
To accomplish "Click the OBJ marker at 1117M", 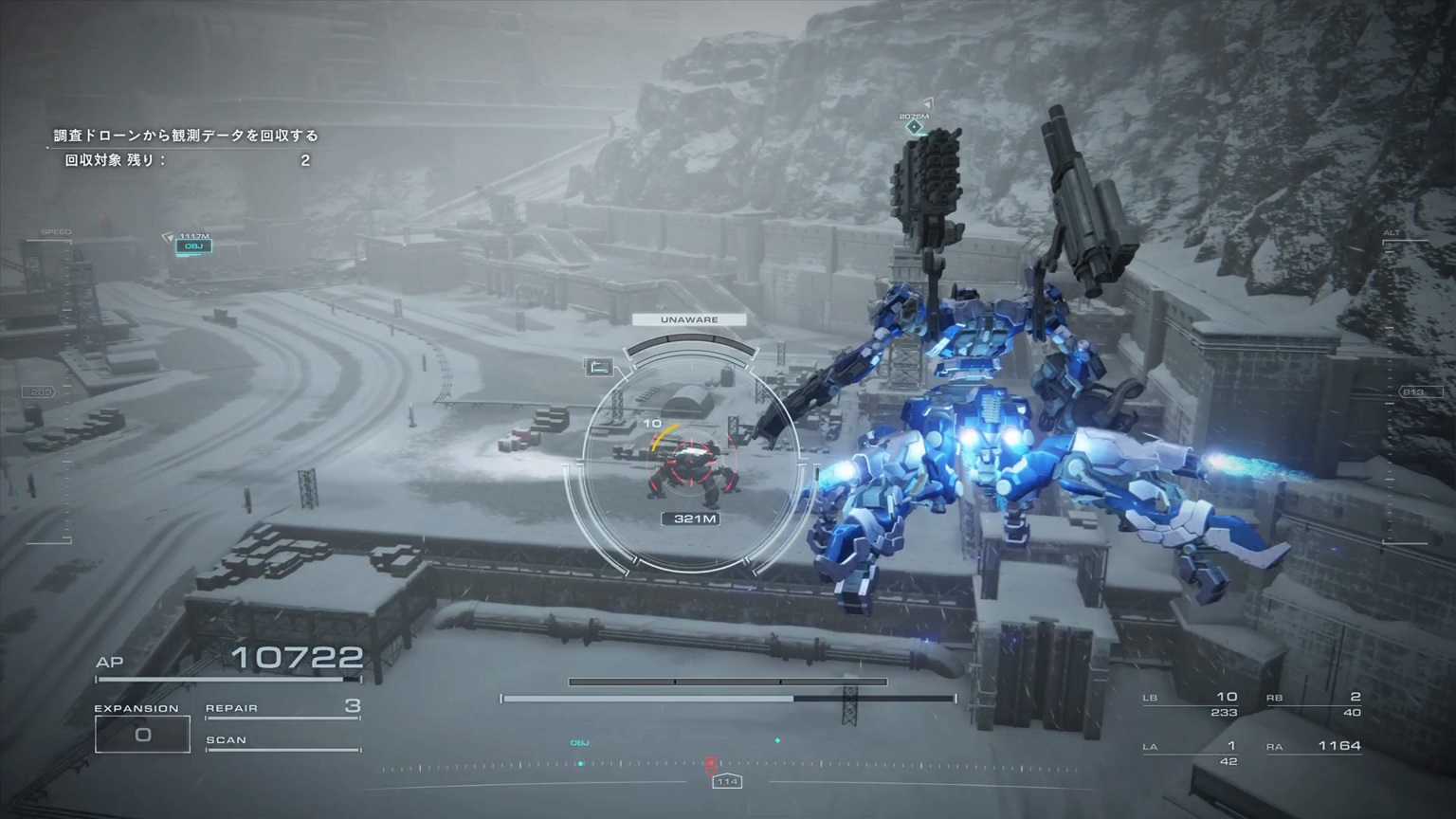I will click(x=193, y=246).
